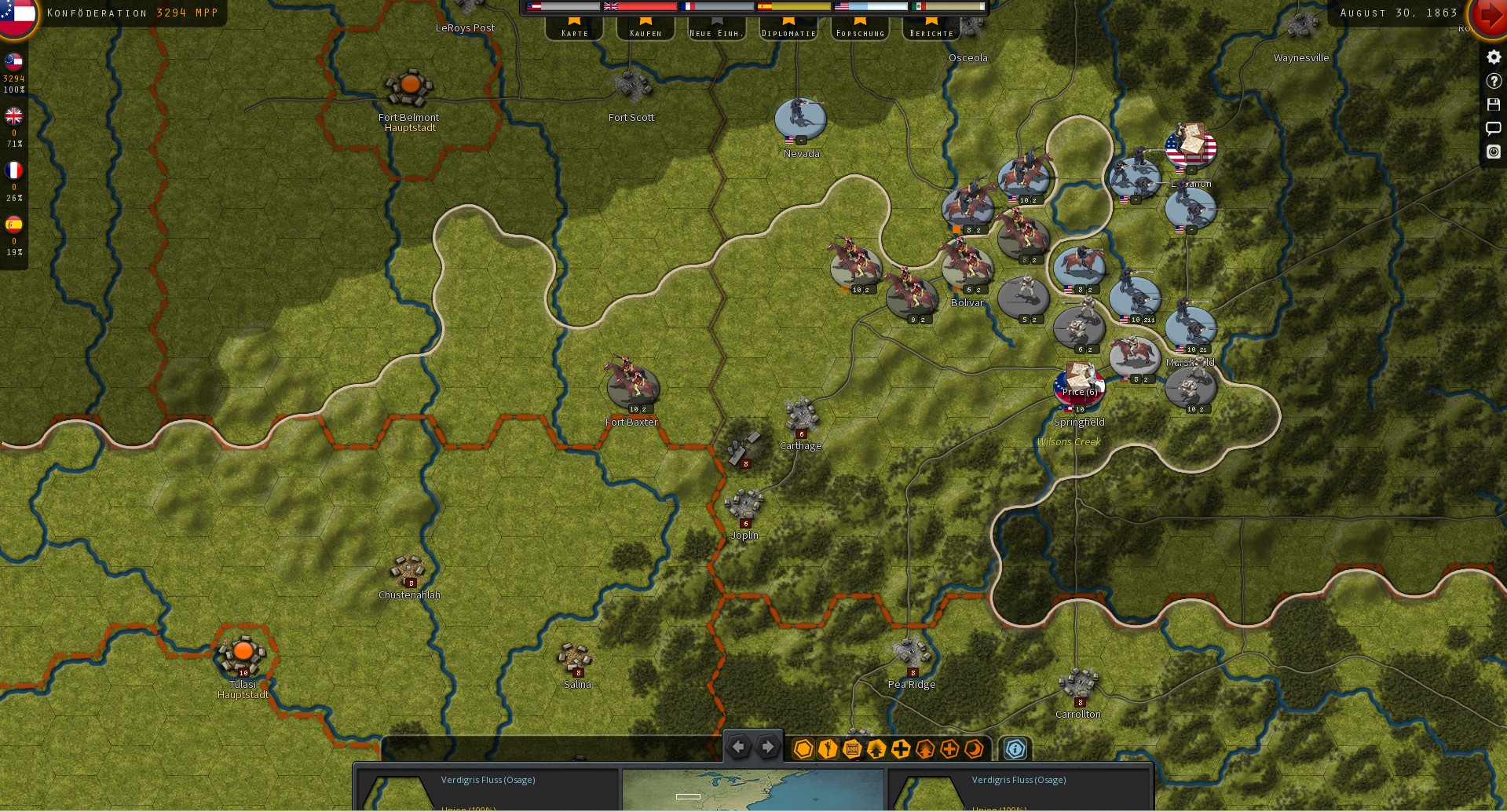Viewport: 1507px width, 812px height.
Task: Save the game with the disk icon
Action: (x=1493, y=104)
